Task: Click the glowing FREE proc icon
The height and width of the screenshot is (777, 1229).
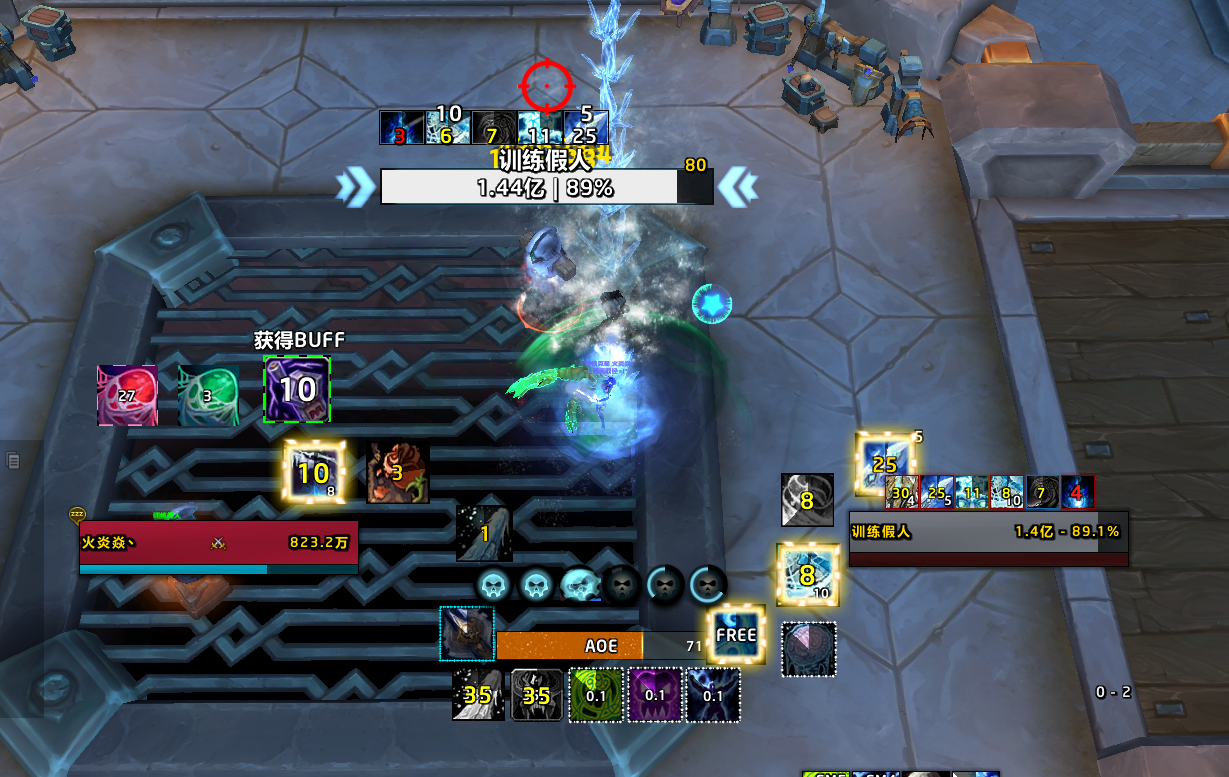Action: [x=736, y=634]
